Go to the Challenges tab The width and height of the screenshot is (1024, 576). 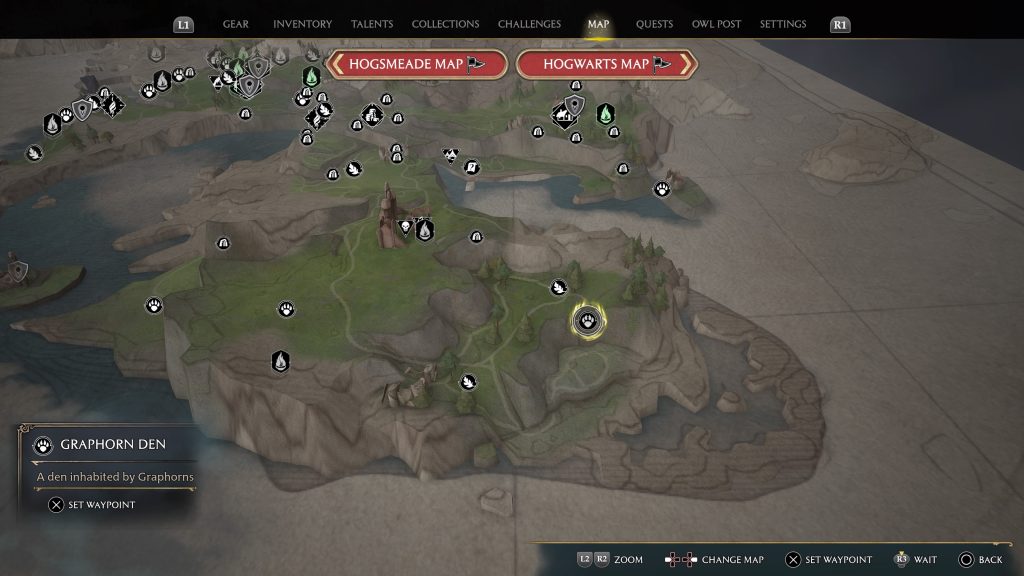click(x=530, y=24)
